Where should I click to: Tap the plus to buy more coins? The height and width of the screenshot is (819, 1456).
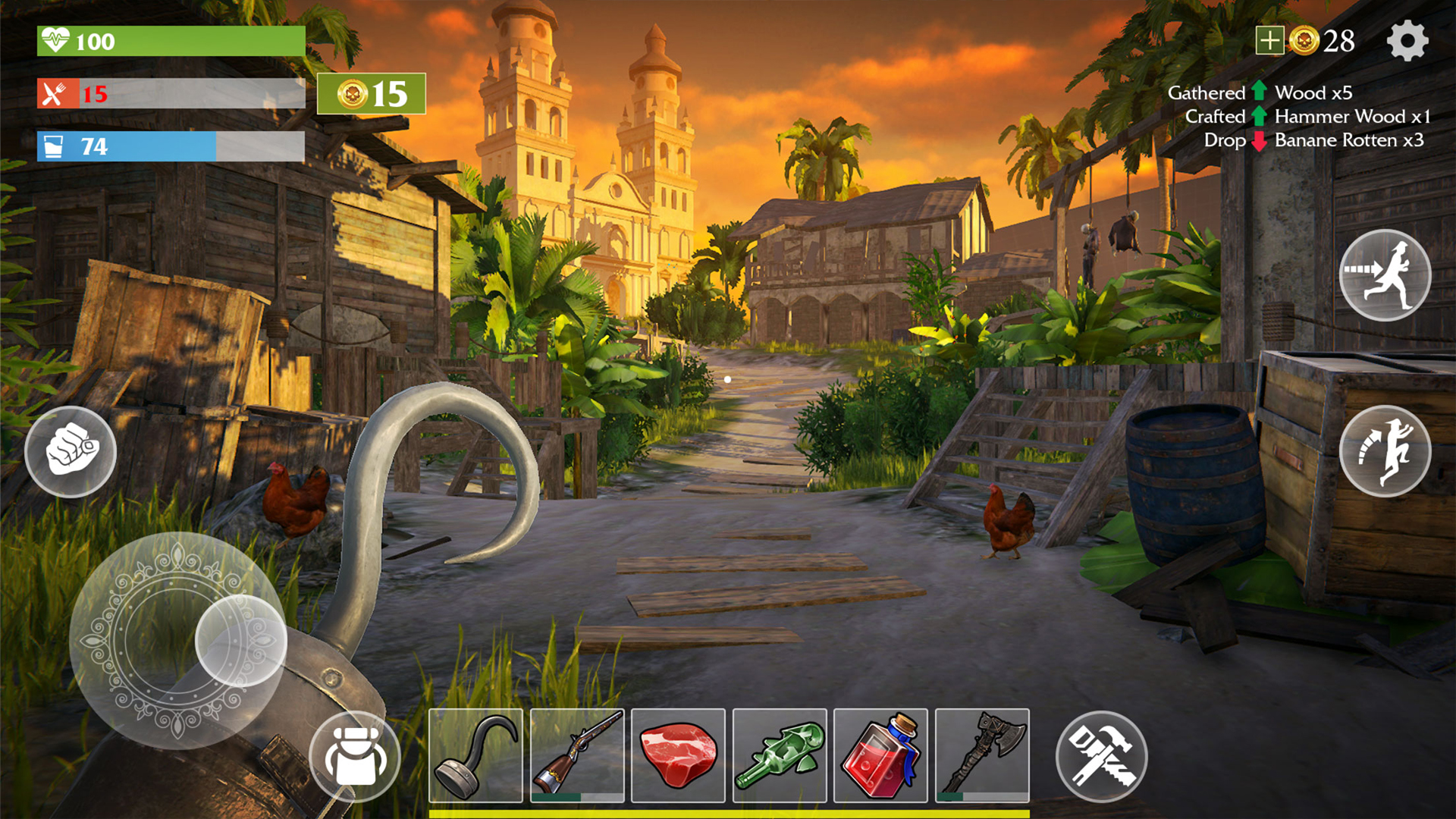click(x=1269, y=42)
